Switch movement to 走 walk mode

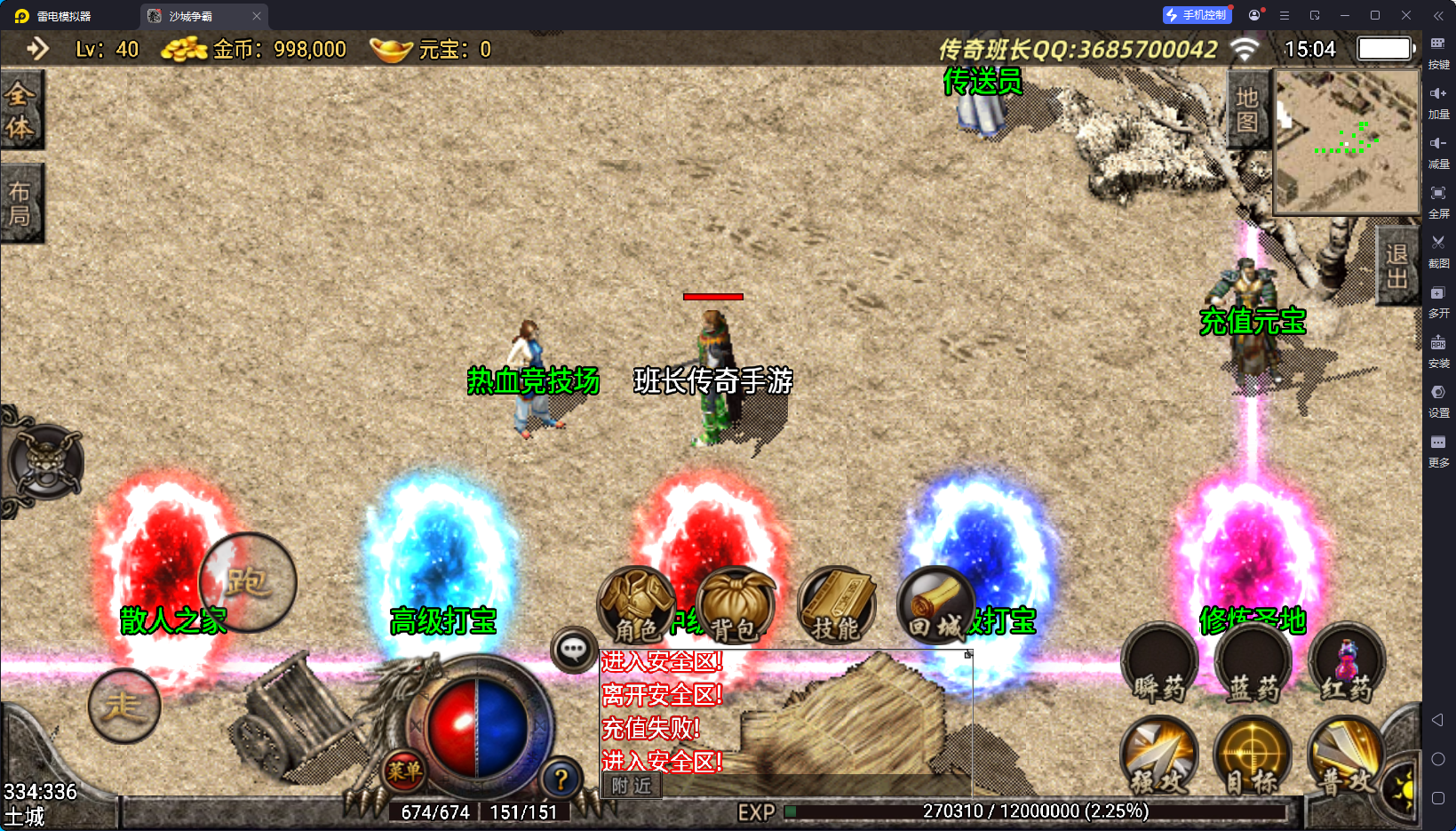pos(124,707)
